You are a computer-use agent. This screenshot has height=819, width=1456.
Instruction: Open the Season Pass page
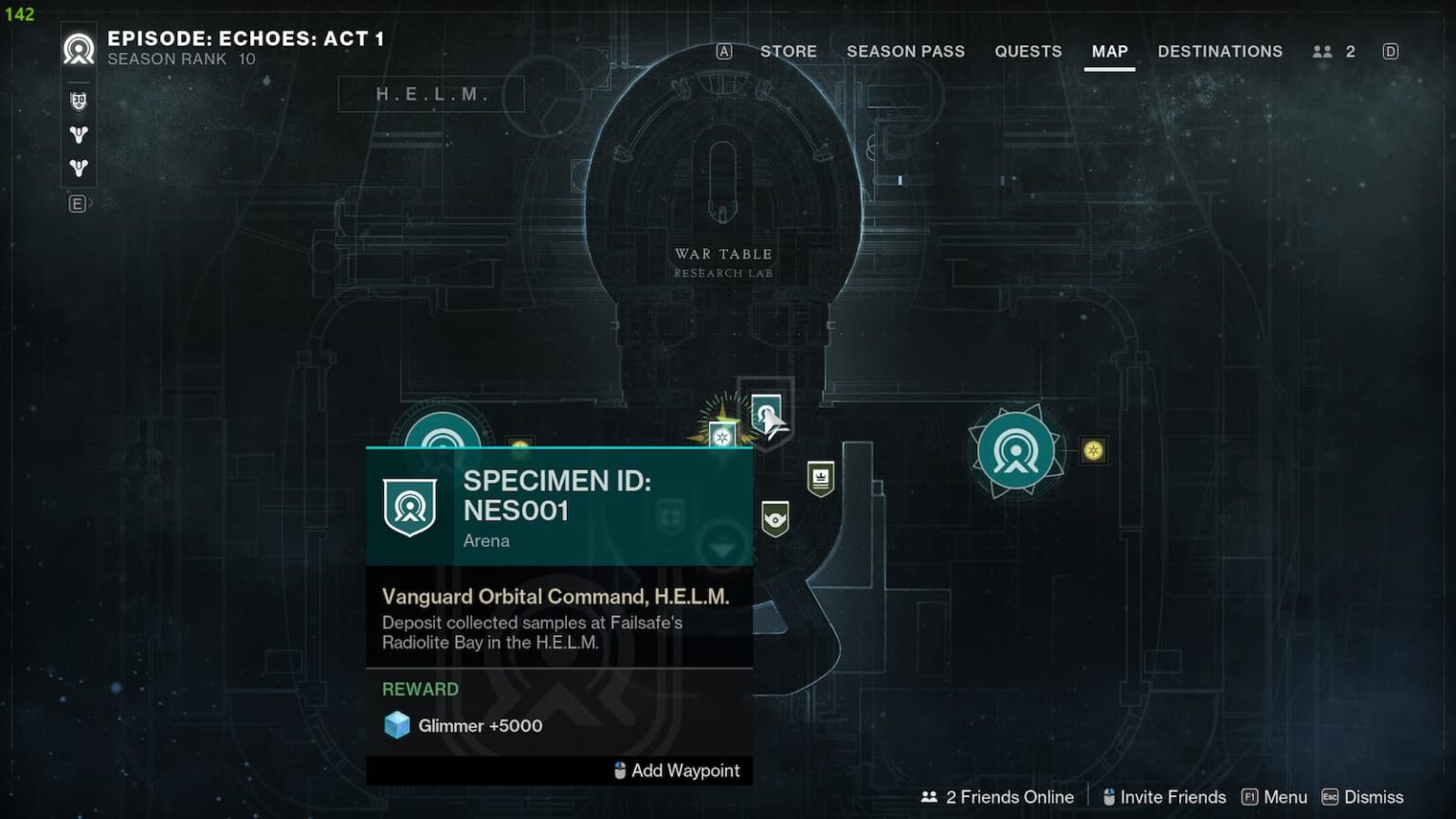(905, 51)
